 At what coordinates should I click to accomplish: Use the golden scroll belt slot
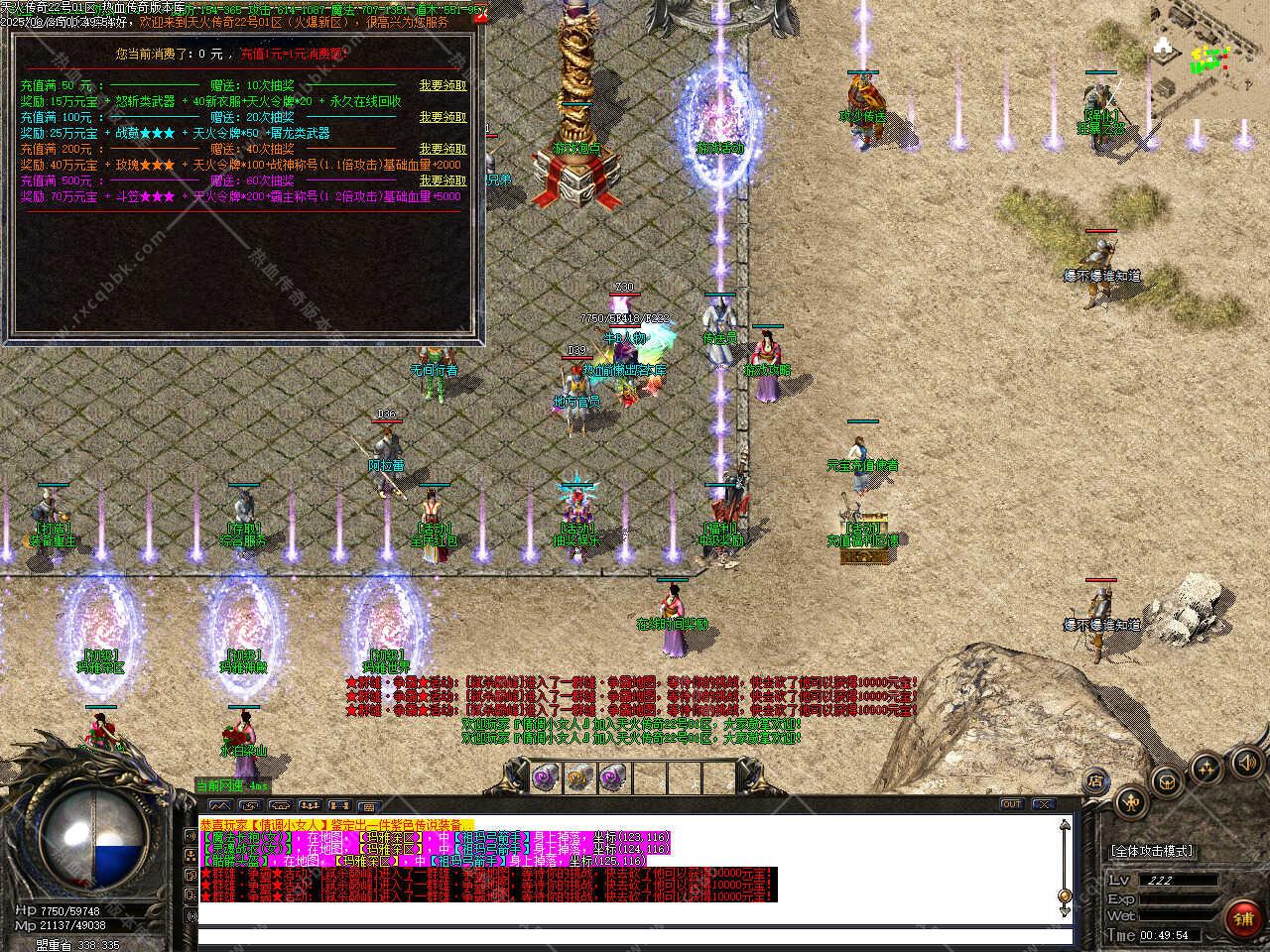580,777
